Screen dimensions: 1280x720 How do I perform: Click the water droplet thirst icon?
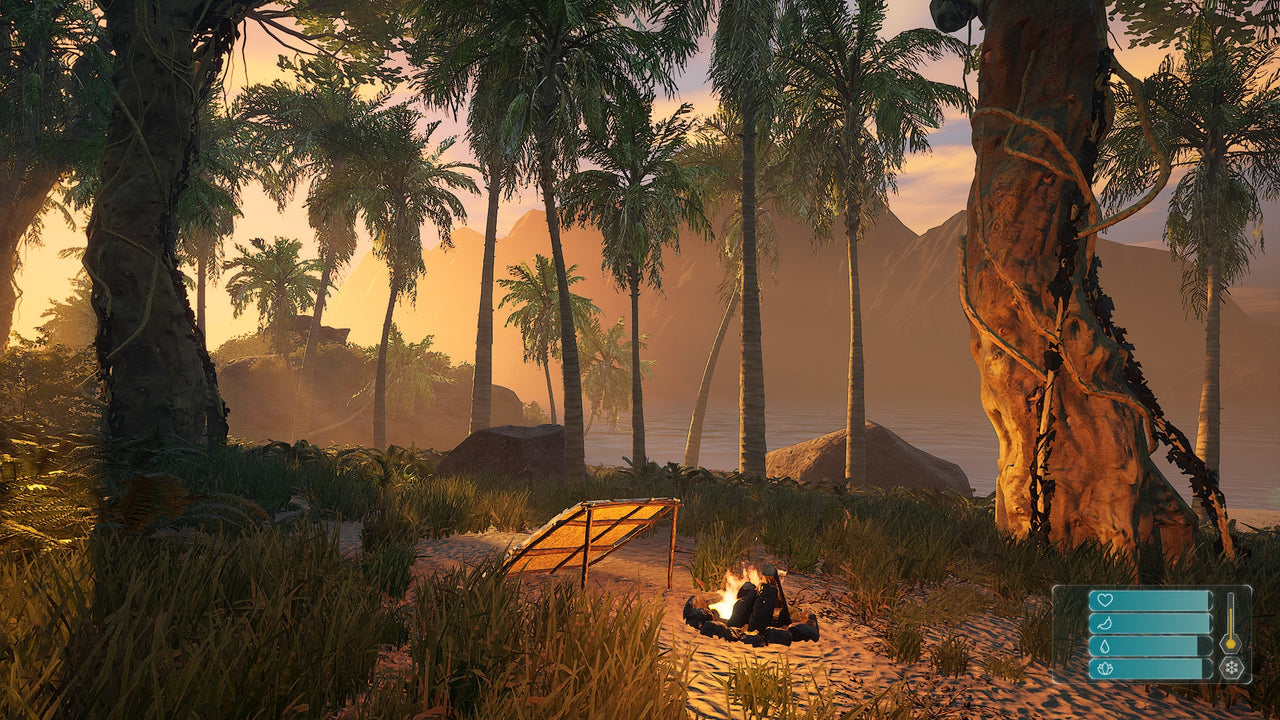pyautogui.click(x=1104, y=646)
